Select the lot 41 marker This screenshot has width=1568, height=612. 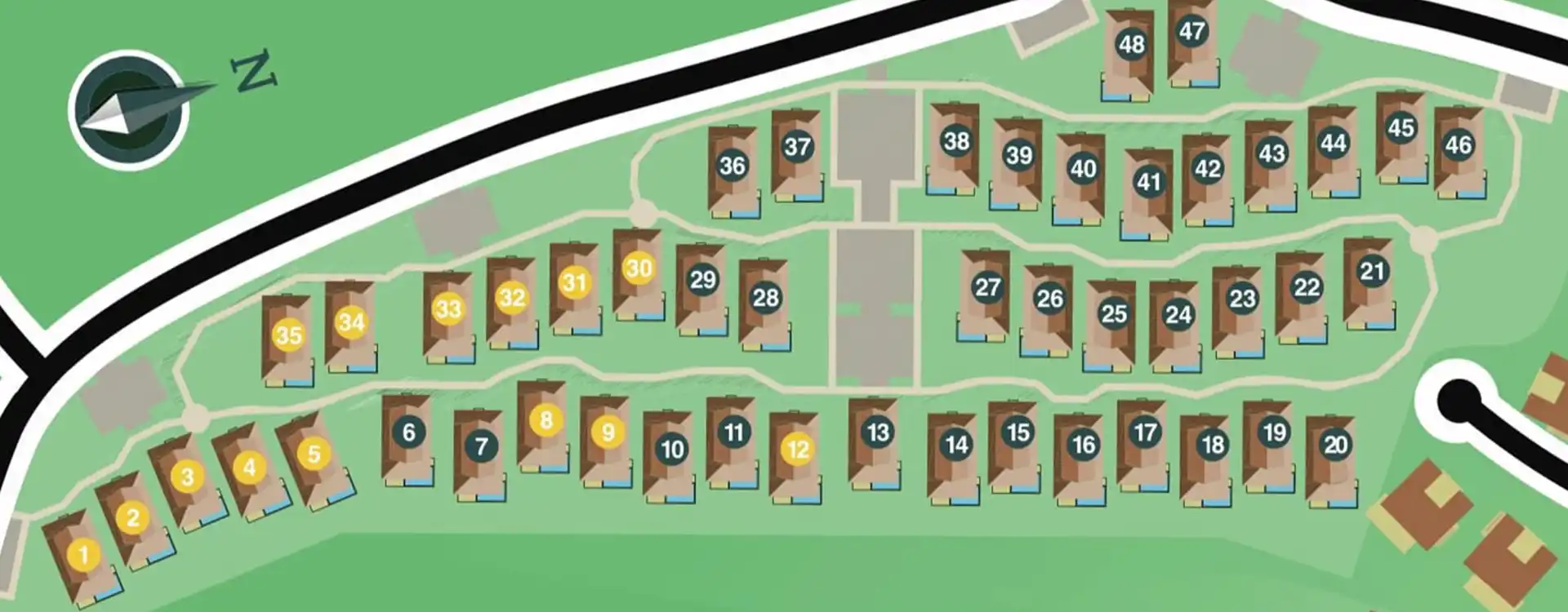1148,181
